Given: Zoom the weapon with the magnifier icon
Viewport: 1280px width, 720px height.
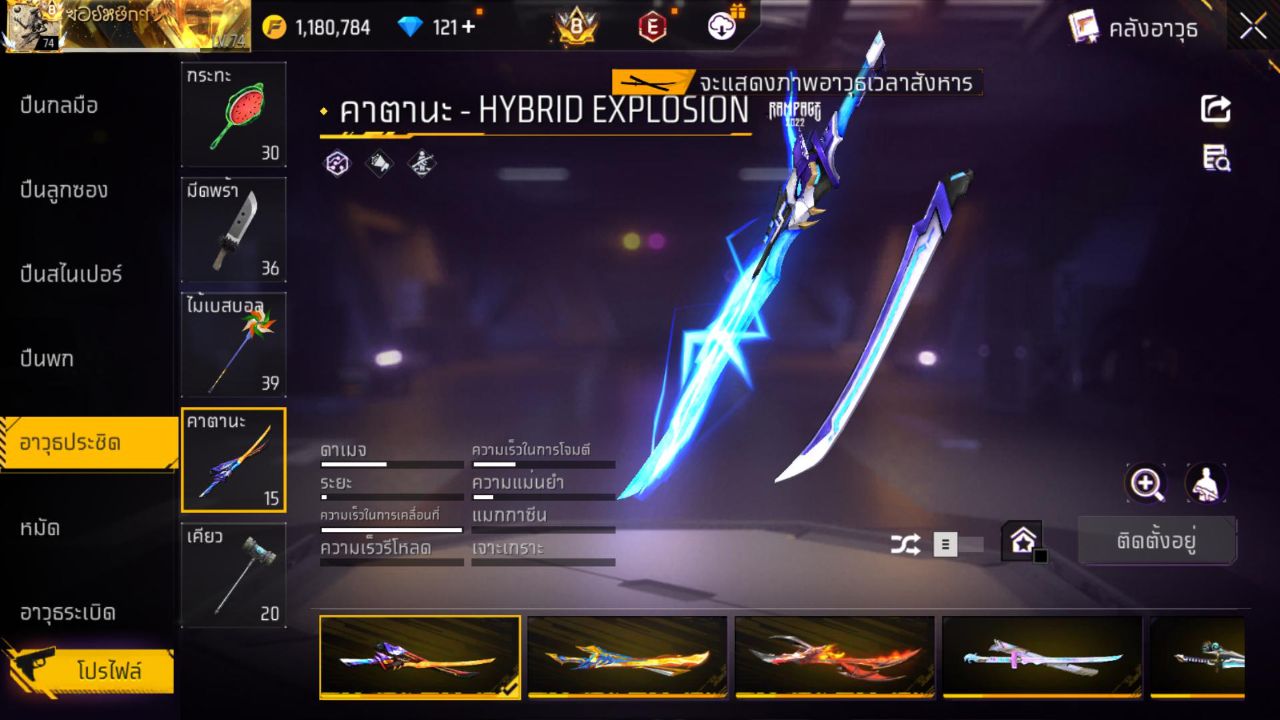Looking at the screenshot, I should pos(1146,485).
